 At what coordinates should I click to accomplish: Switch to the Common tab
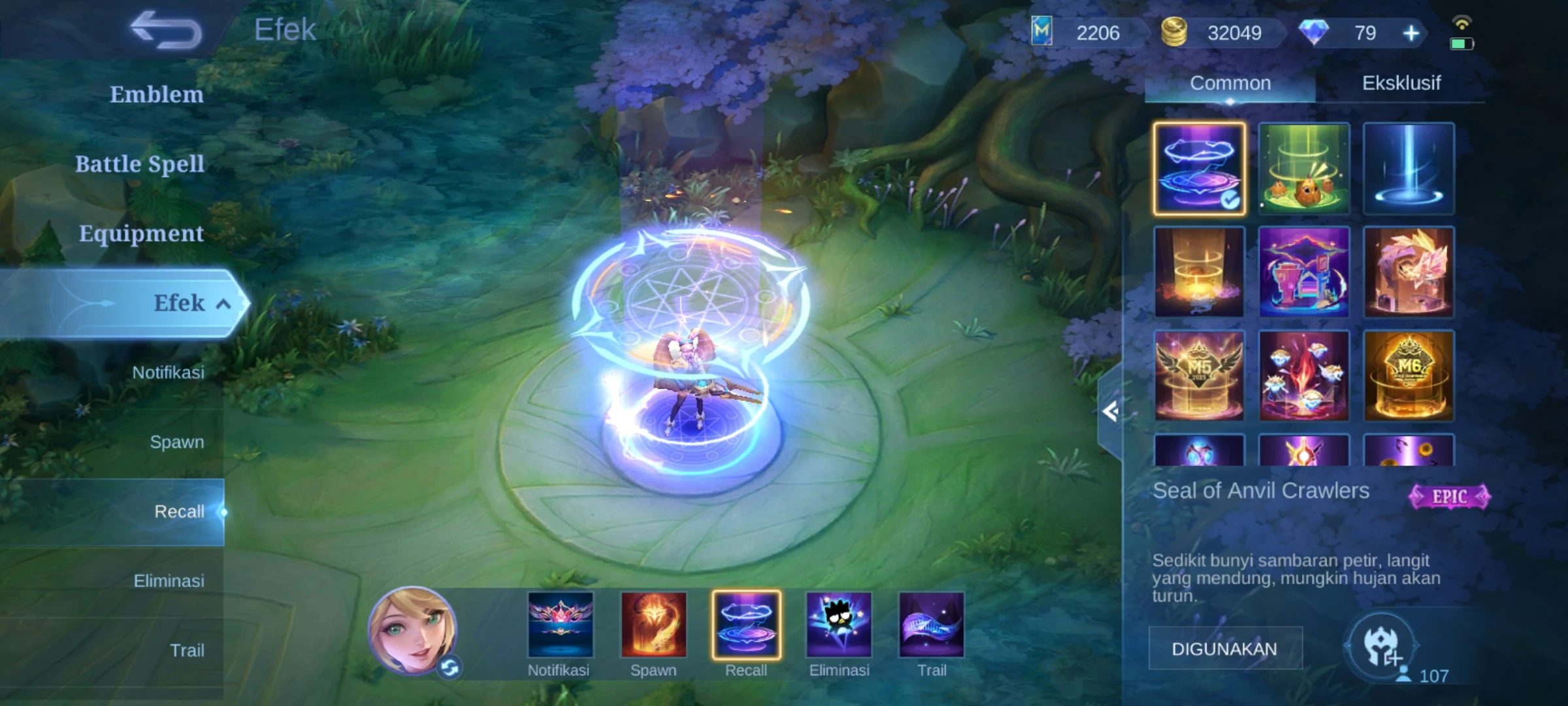(1230, 83)
